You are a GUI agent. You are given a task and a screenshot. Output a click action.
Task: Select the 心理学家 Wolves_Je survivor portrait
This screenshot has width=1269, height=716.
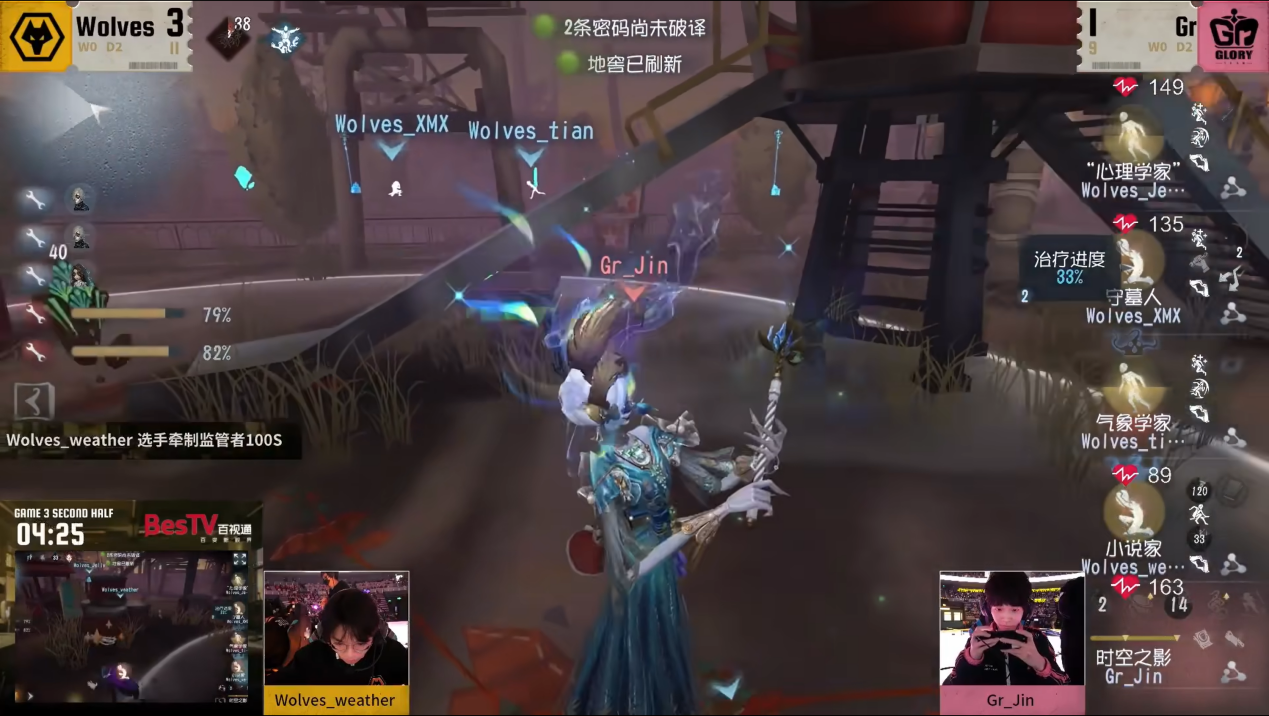(x=1132, y=133)
